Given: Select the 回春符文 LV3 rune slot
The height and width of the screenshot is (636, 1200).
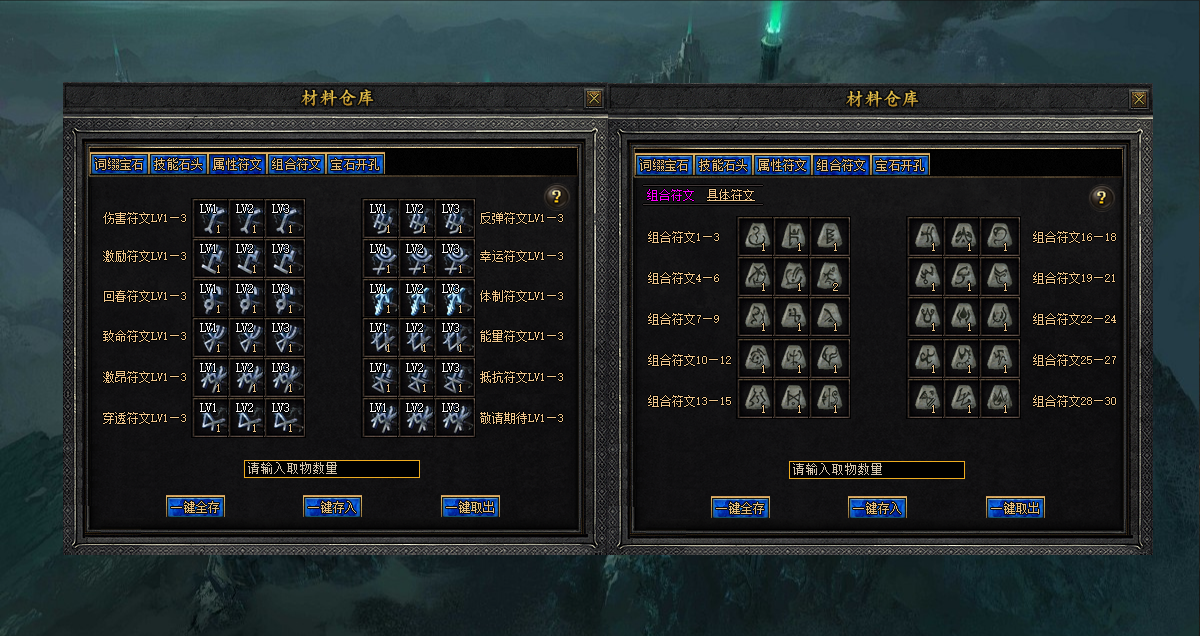Looking at the screenshot, I should 284,298.
